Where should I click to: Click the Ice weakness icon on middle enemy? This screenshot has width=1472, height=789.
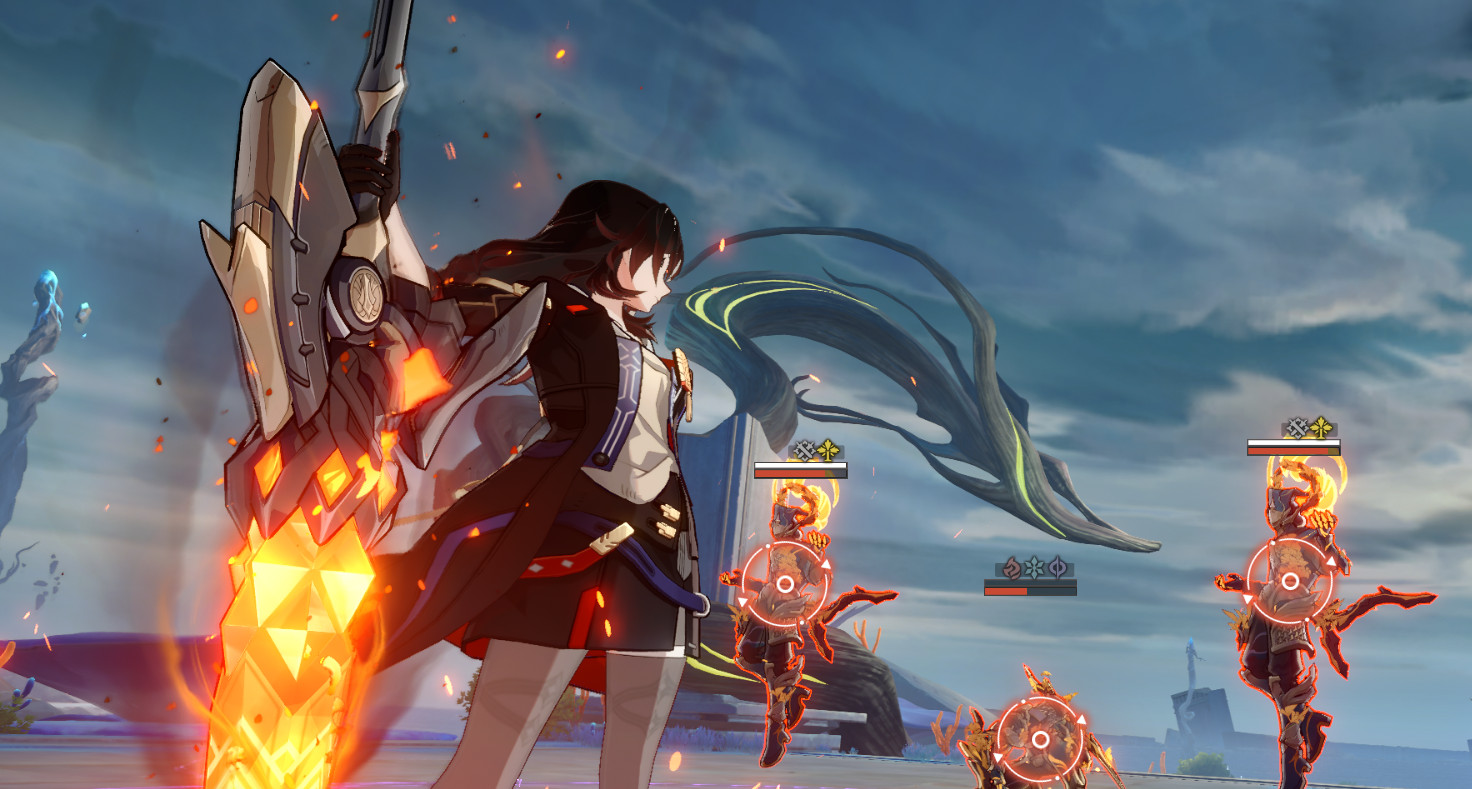1034,568
